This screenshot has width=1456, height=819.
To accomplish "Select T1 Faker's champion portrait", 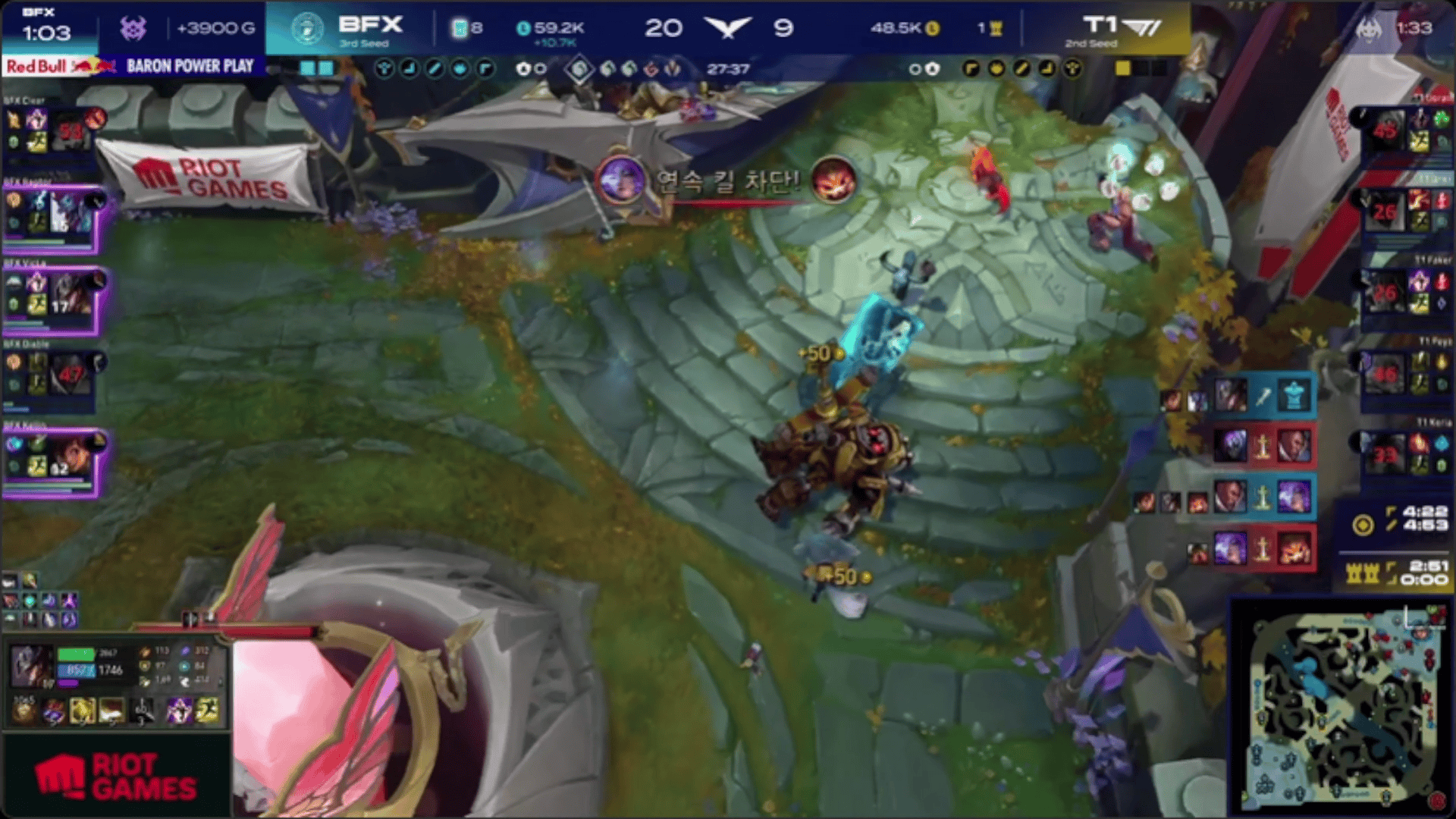I will 1385,293.
